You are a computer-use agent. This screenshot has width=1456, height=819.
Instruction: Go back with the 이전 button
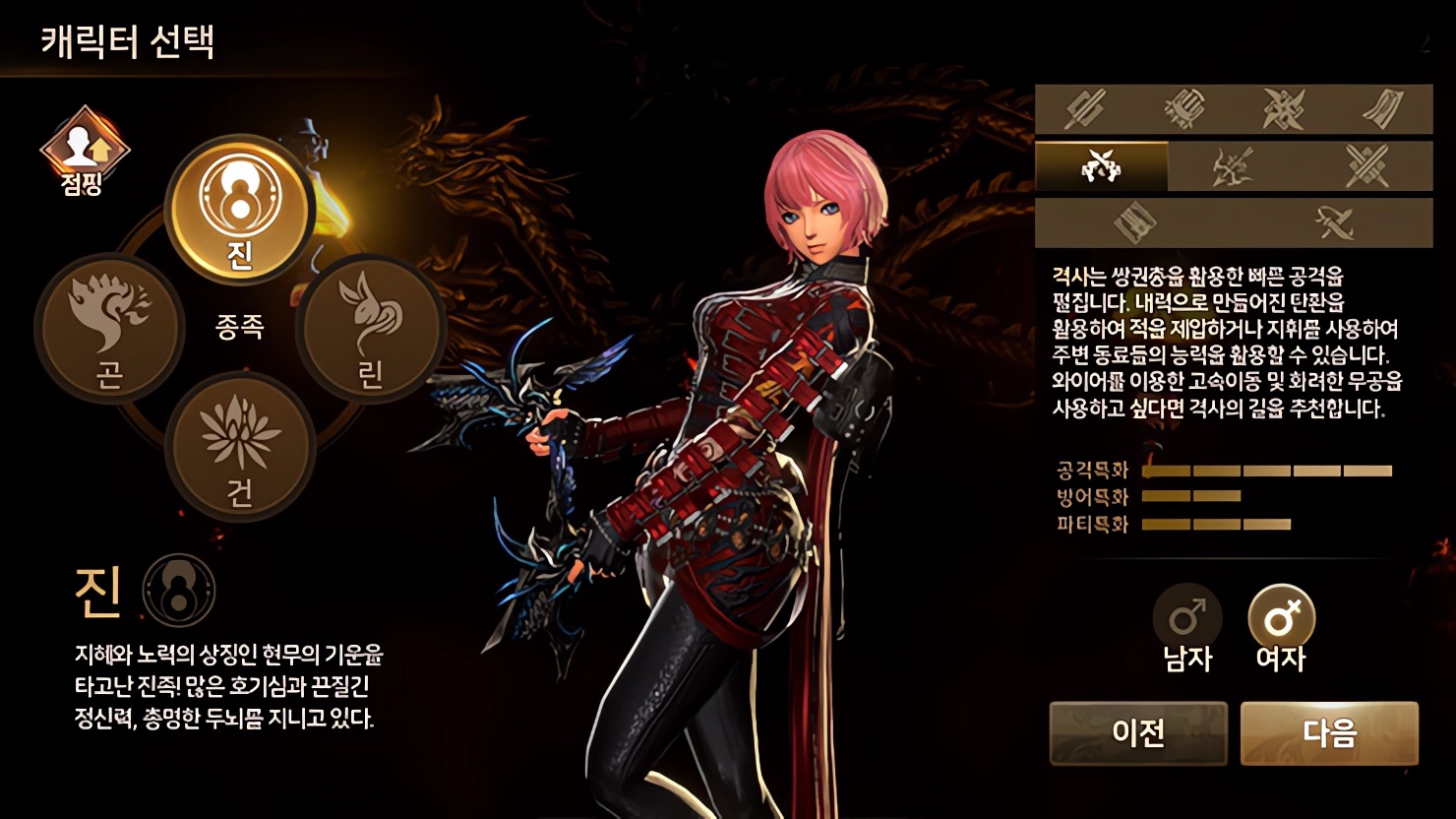point(1138,733)
